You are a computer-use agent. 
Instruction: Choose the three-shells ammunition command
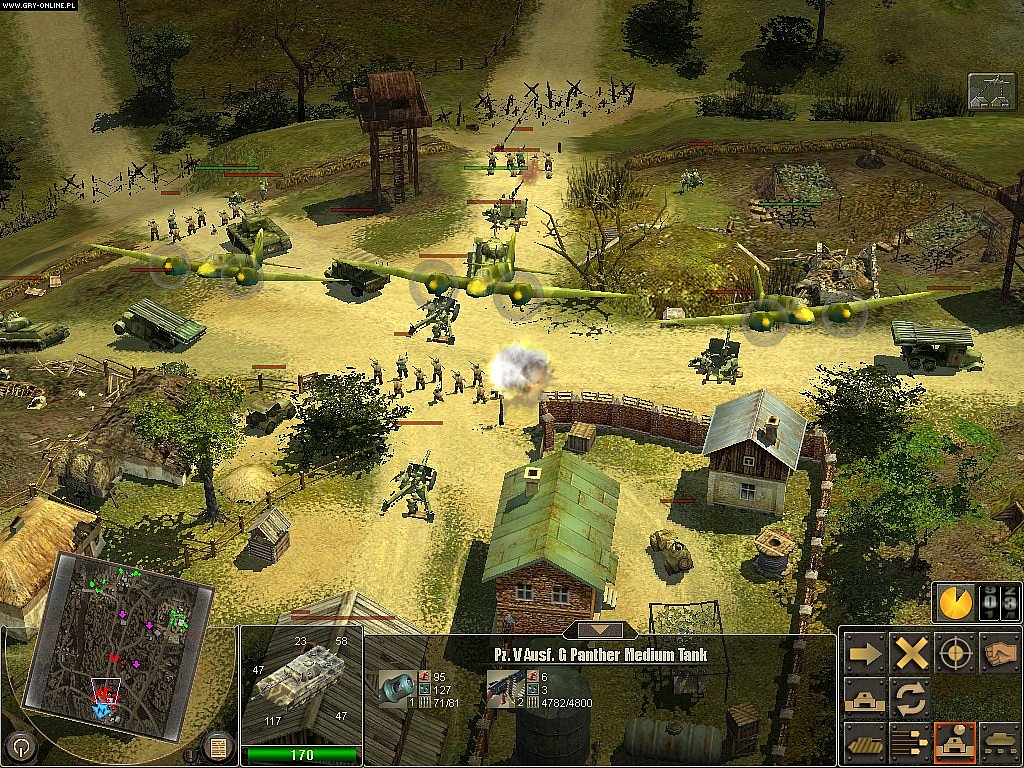(909, 742)
